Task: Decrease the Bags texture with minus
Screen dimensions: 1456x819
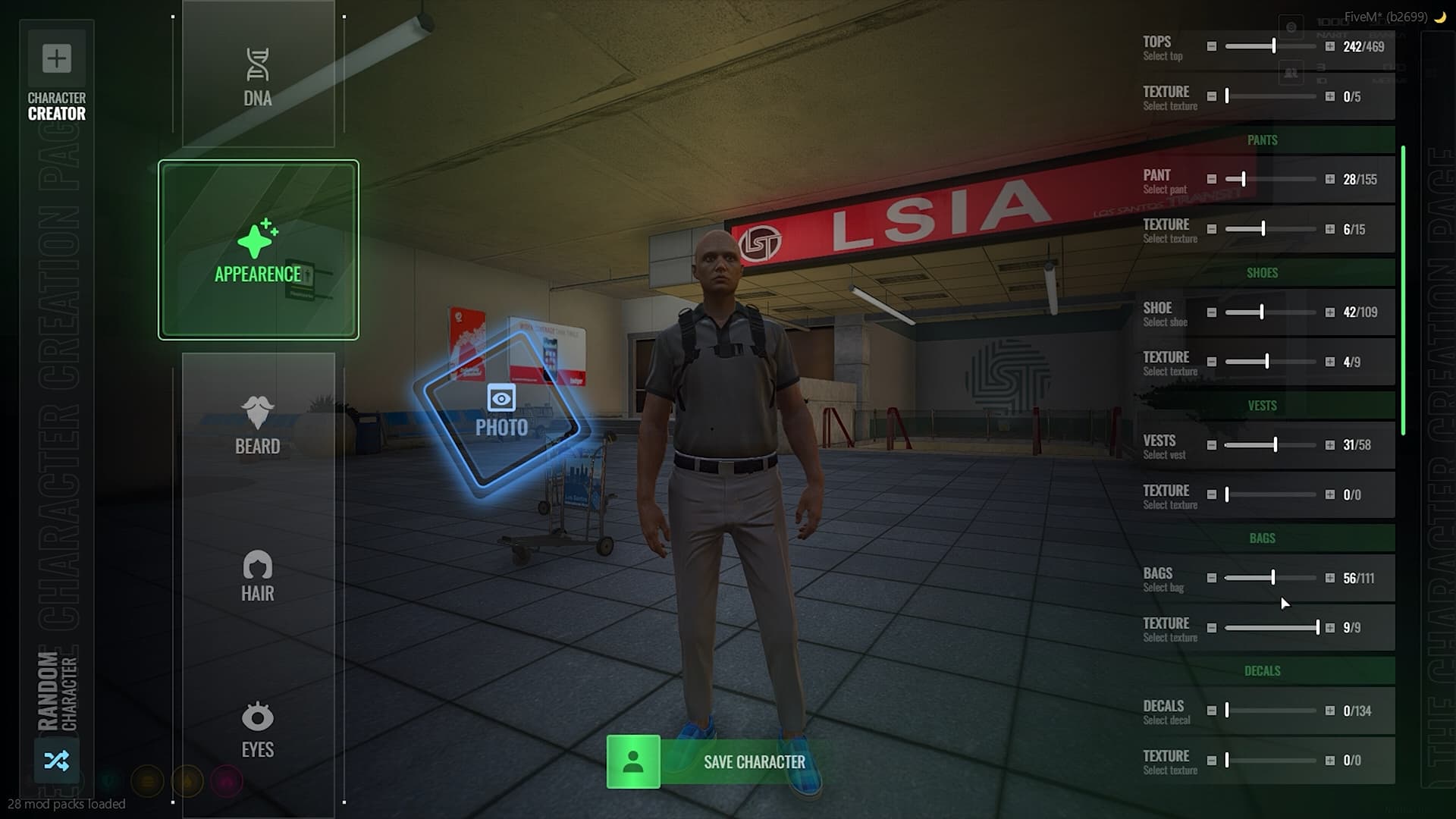Action: point(1212,628)
